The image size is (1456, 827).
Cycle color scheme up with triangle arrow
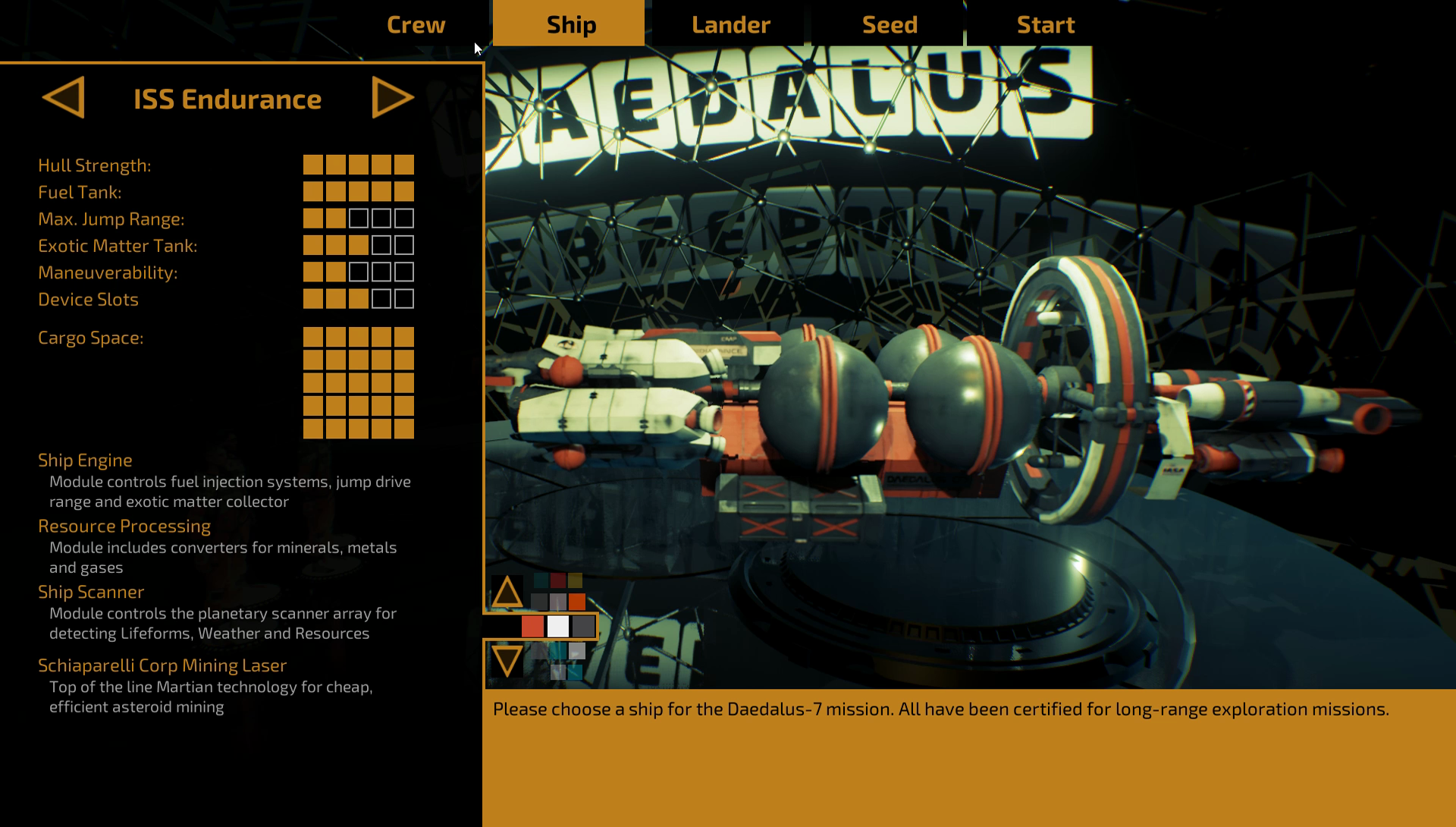pyautogui.click(x=507, y=593)
